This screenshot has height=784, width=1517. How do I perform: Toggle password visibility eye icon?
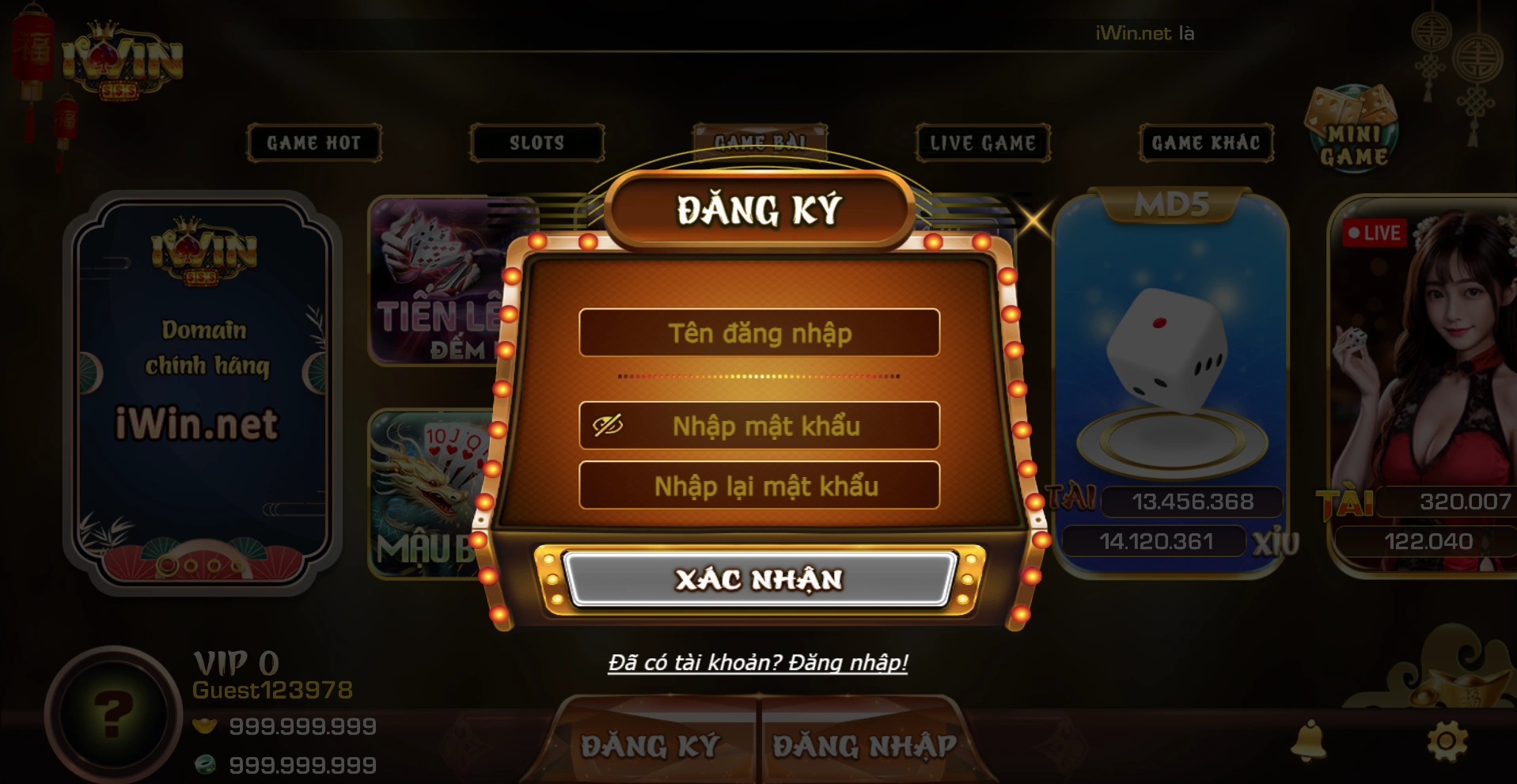coord(609,426)
